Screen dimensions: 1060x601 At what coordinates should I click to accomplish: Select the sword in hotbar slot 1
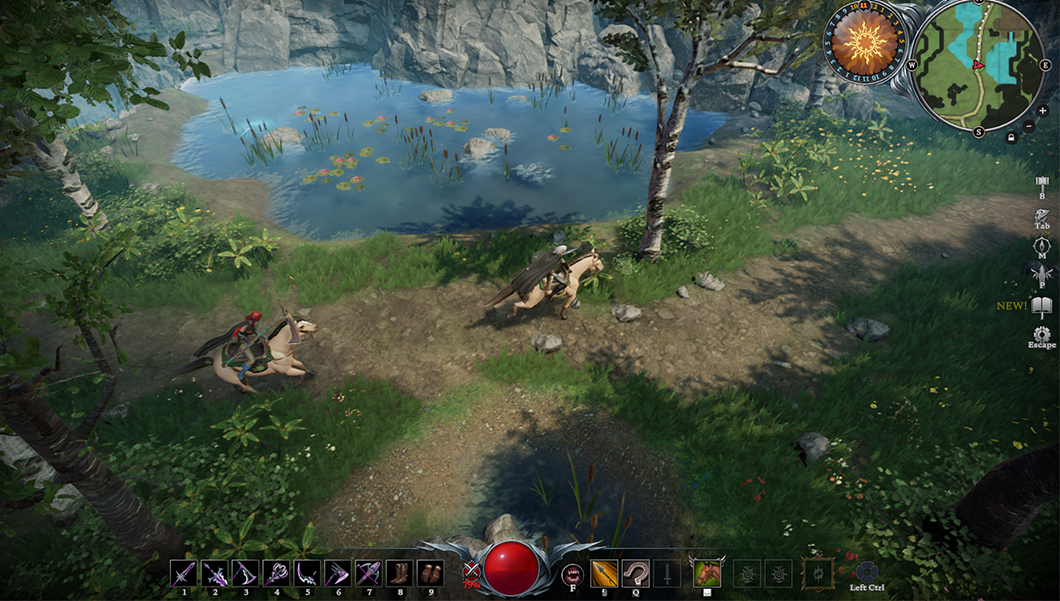pyautogui.click(x=184, y=573)
